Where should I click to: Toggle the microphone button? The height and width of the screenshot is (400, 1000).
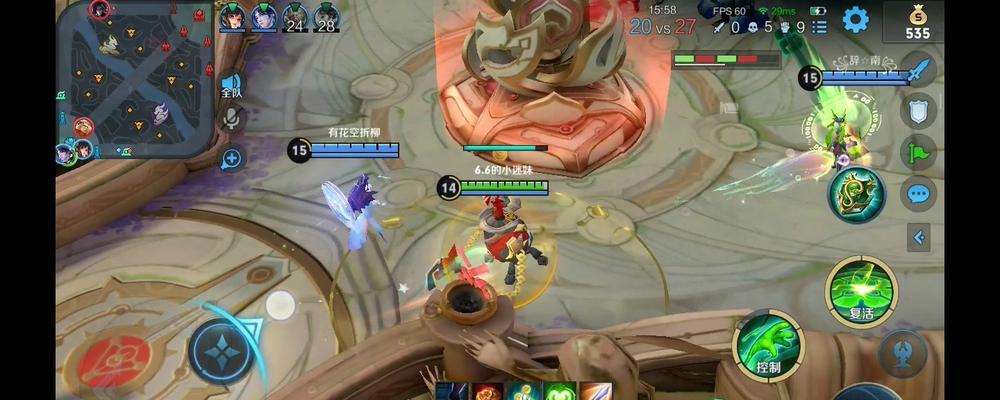pyautogui.click(x=232, y=120)
